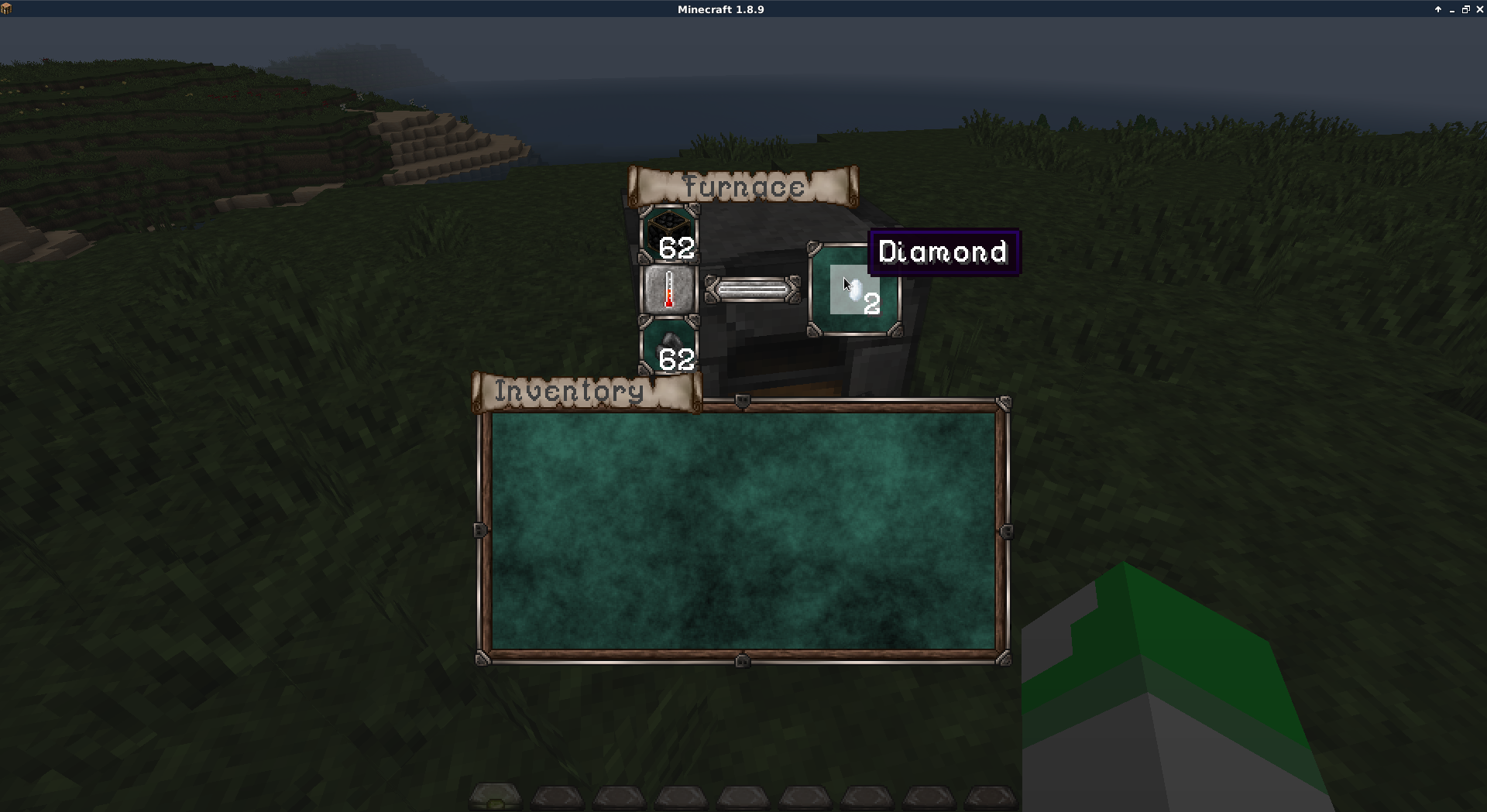The height and width of the screenshot is (812, 1487).
Task: Click the empty rightmost hotbar slot
Action: 990,797
